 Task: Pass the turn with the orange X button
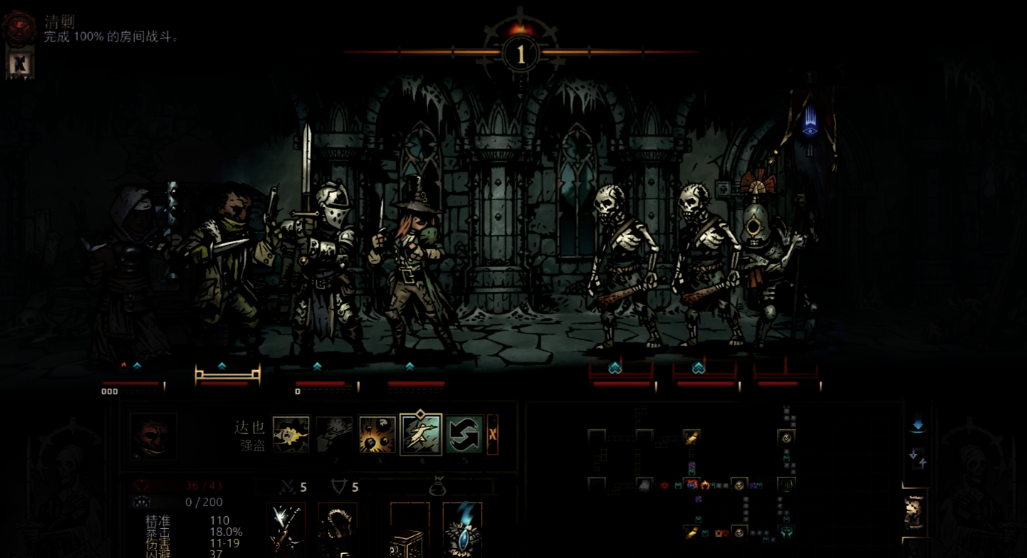pos(492,434)
